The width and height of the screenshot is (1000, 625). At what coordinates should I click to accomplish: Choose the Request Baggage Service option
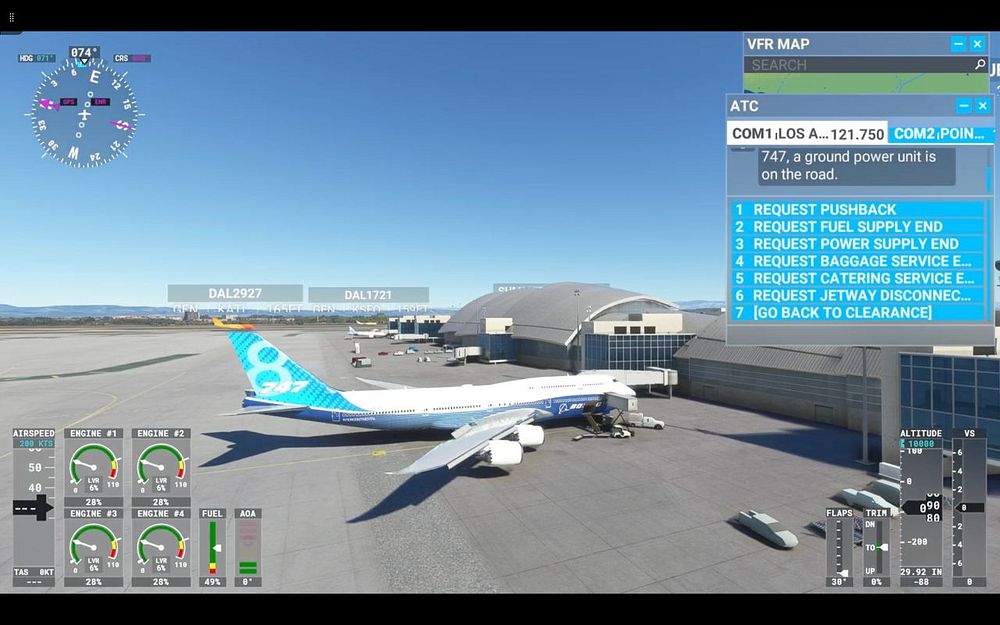point(861,261)
